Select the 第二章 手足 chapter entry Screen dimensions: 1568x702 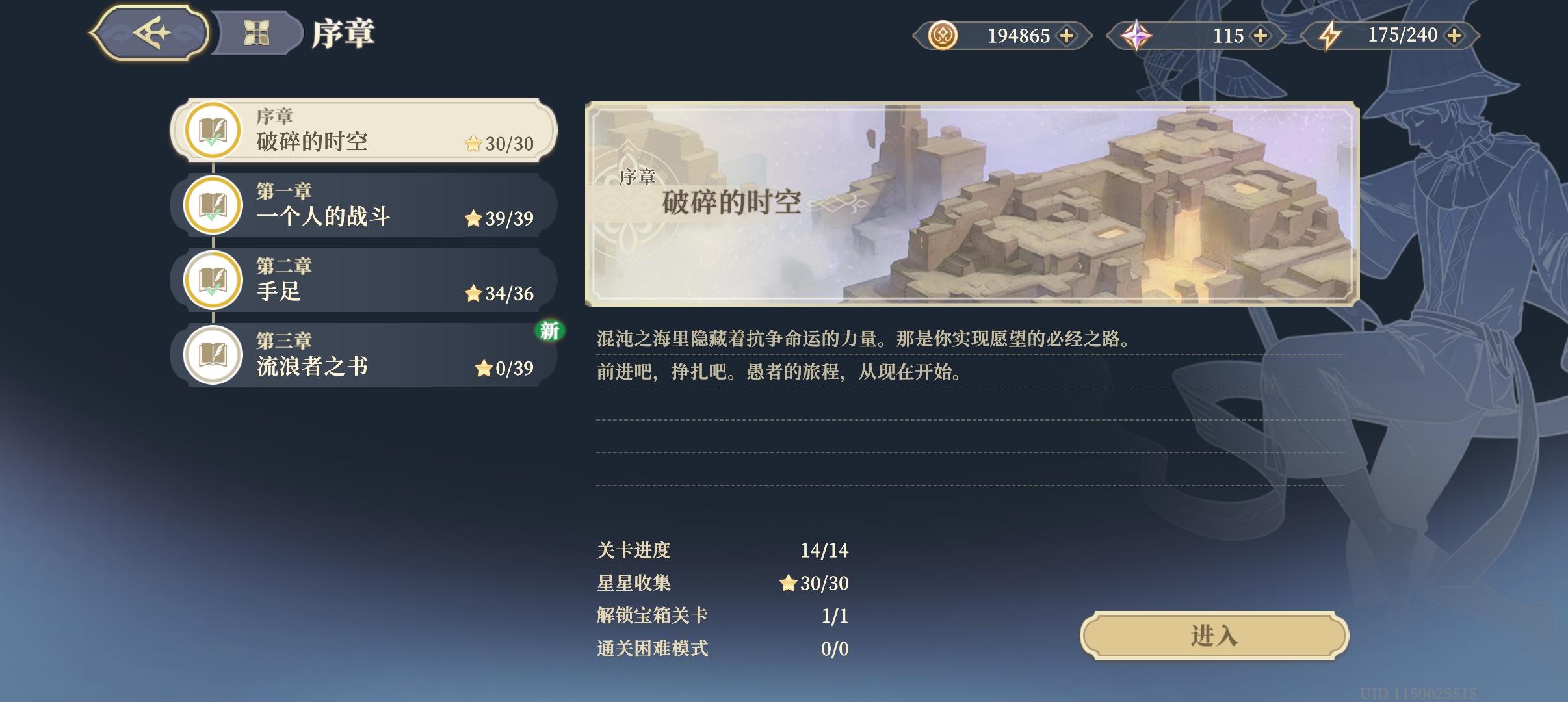364,279
